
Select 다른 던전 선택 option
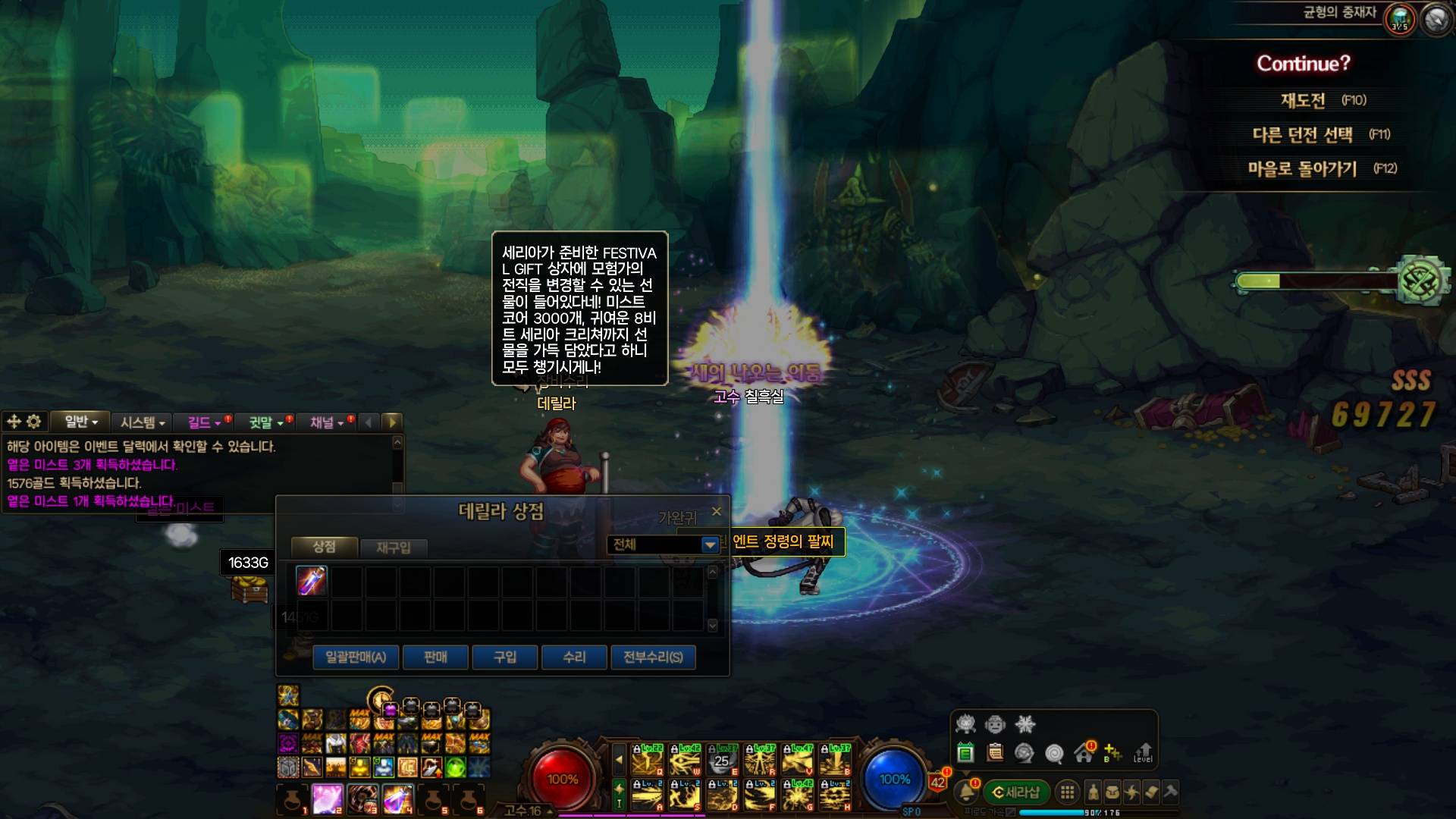1302,135
